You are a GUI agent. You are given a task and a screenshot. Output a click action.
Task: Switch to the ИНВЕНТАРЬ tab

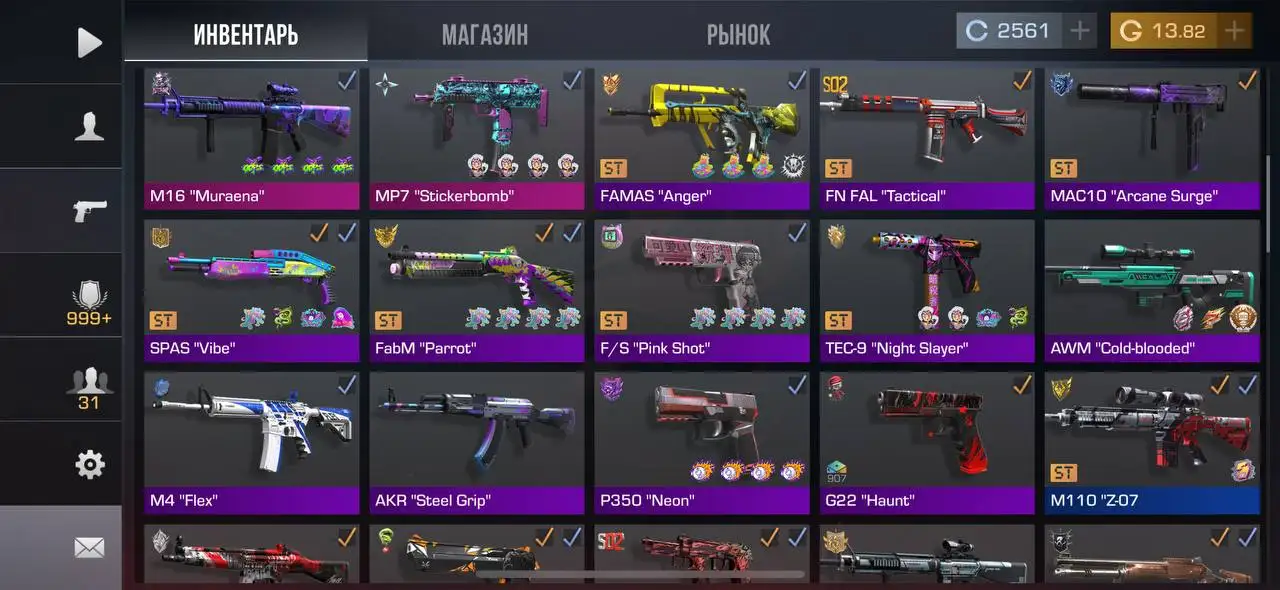pyautogui.click(x=245, y=35)
